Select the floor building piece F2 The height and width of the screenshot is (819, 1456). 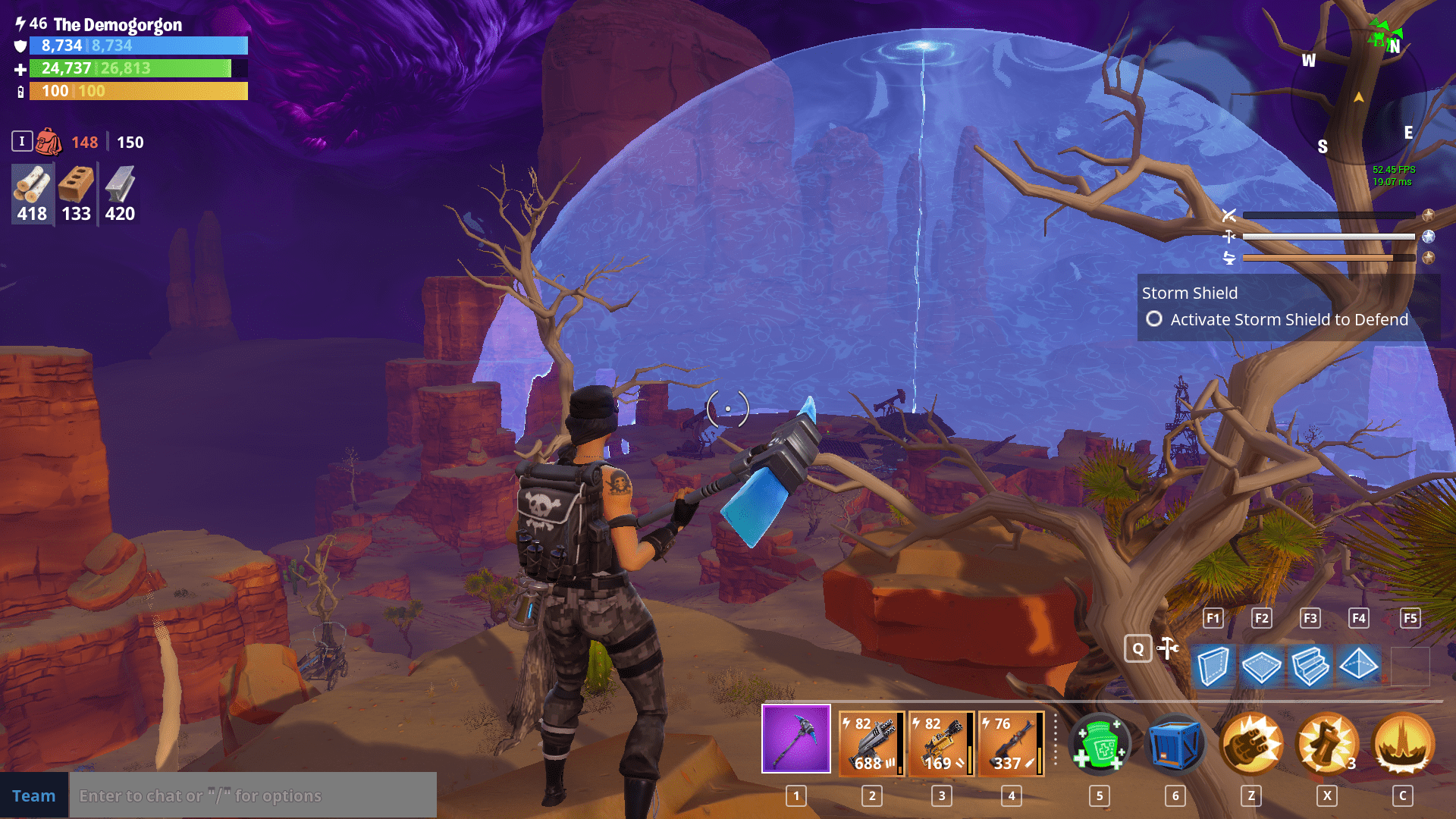[1261, 667]
